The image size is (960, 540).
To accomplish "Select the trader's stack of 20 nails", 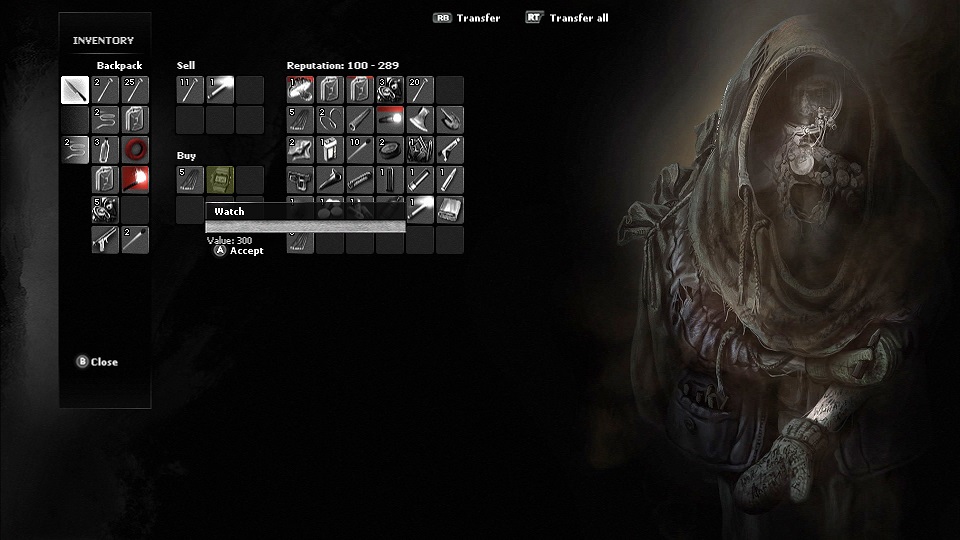I will [420, 90].
